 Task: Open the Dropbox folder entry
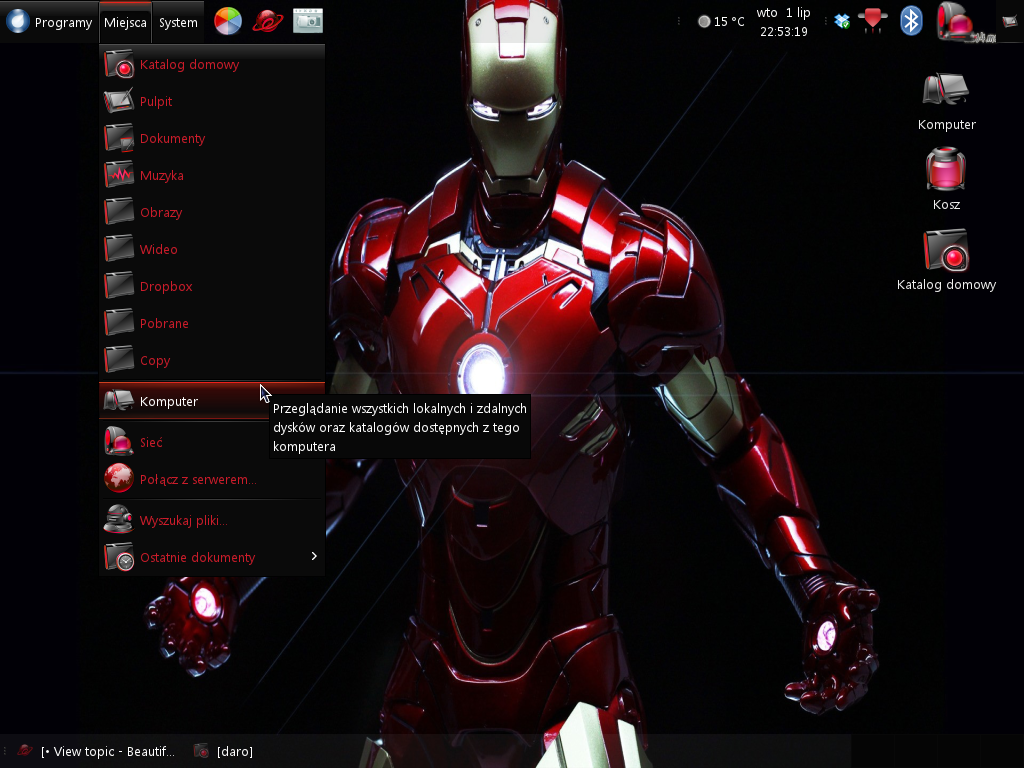[166, 287]
